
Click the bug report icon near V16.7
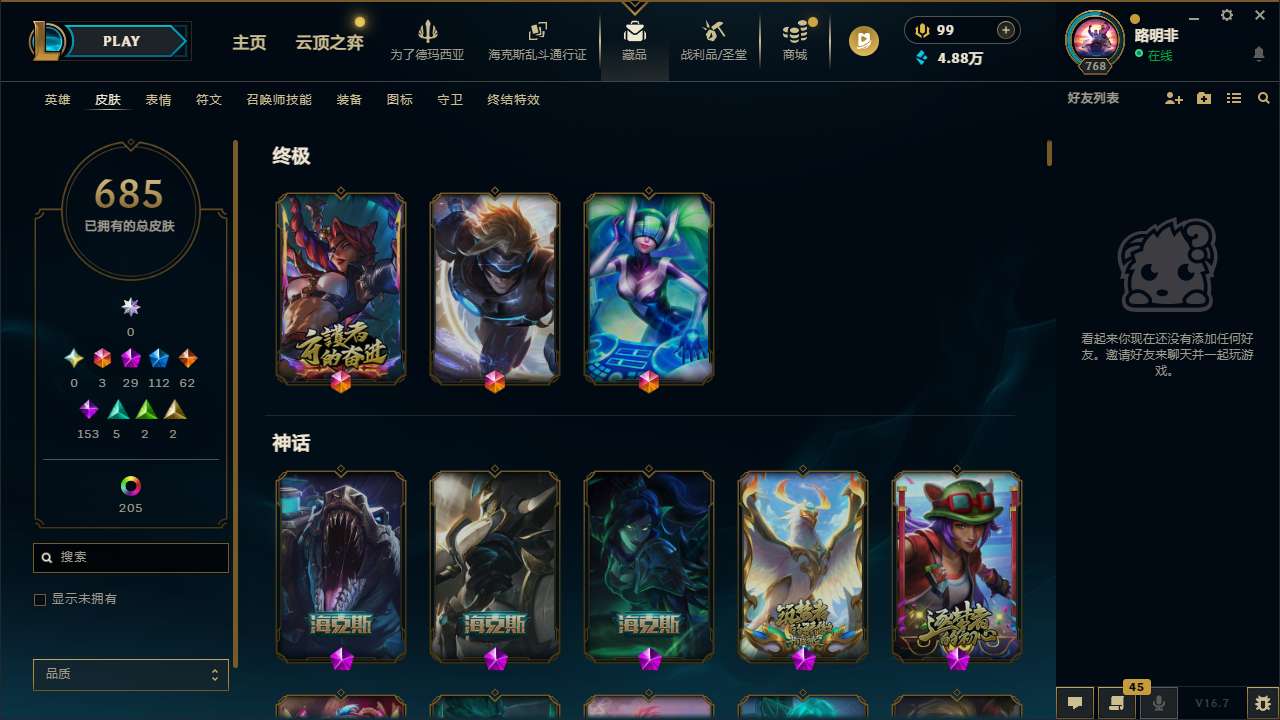(1258, 702)
